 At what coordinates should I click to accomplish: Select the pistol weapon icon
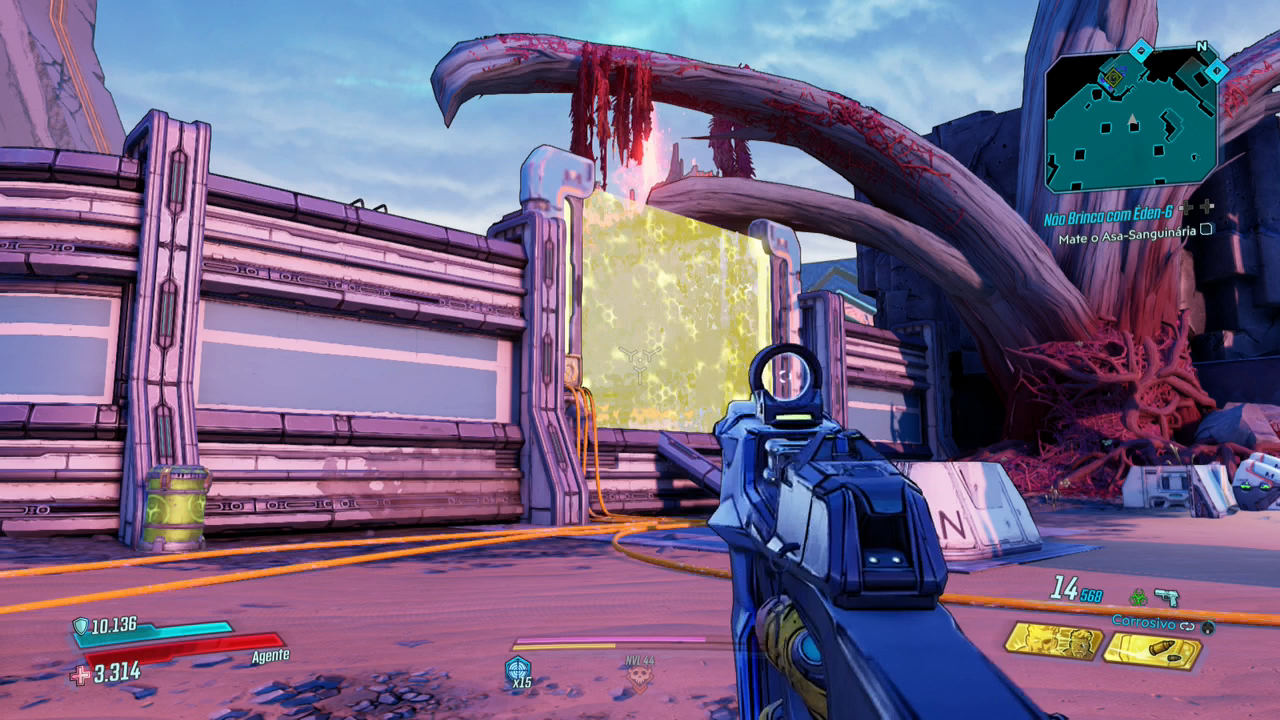1166,597
